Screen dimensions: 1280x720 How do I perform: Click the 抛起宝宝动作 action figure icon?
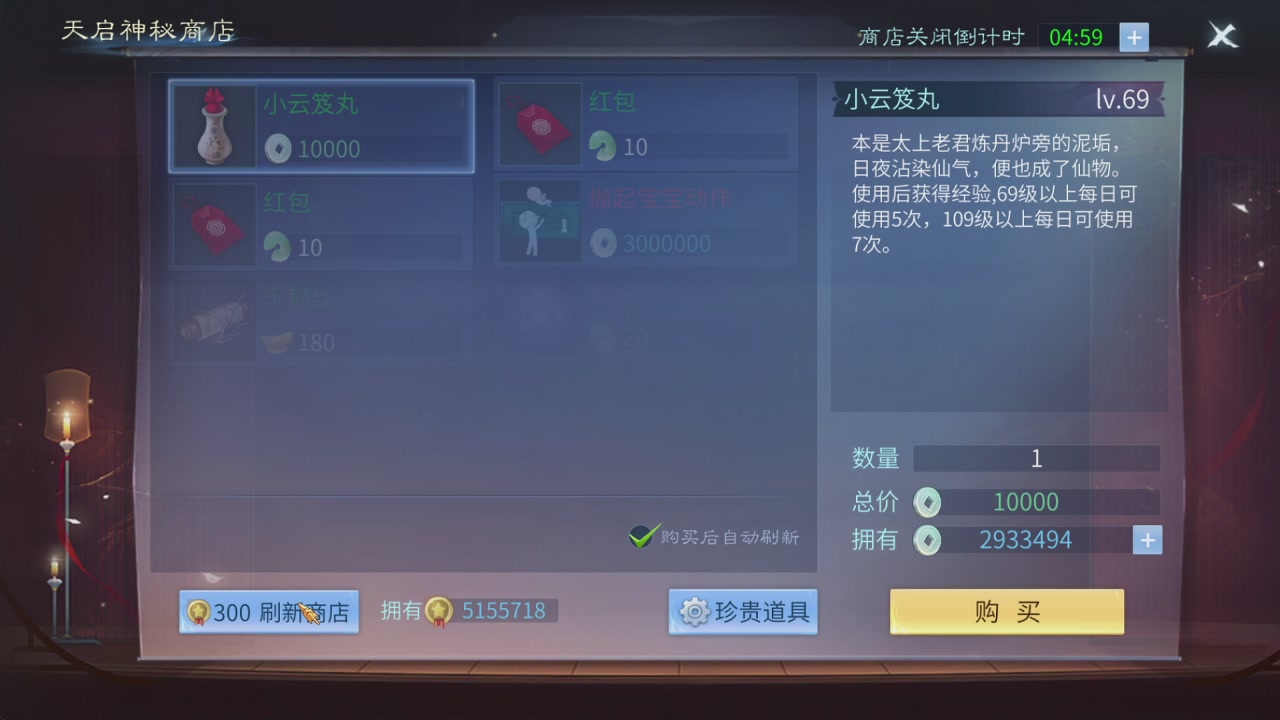point(540,220)
